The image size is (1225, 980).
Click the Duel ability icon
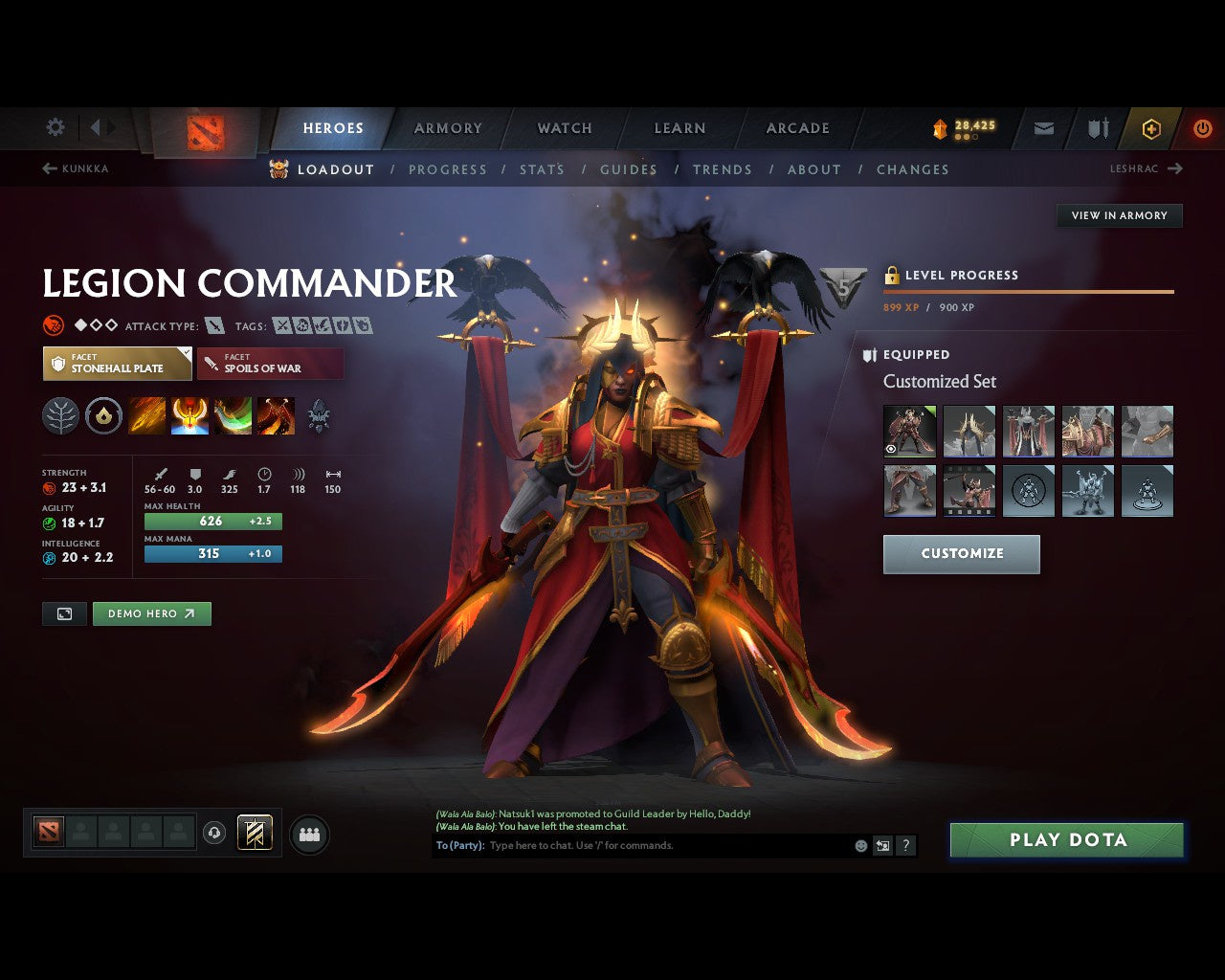[x=277, y=415]
